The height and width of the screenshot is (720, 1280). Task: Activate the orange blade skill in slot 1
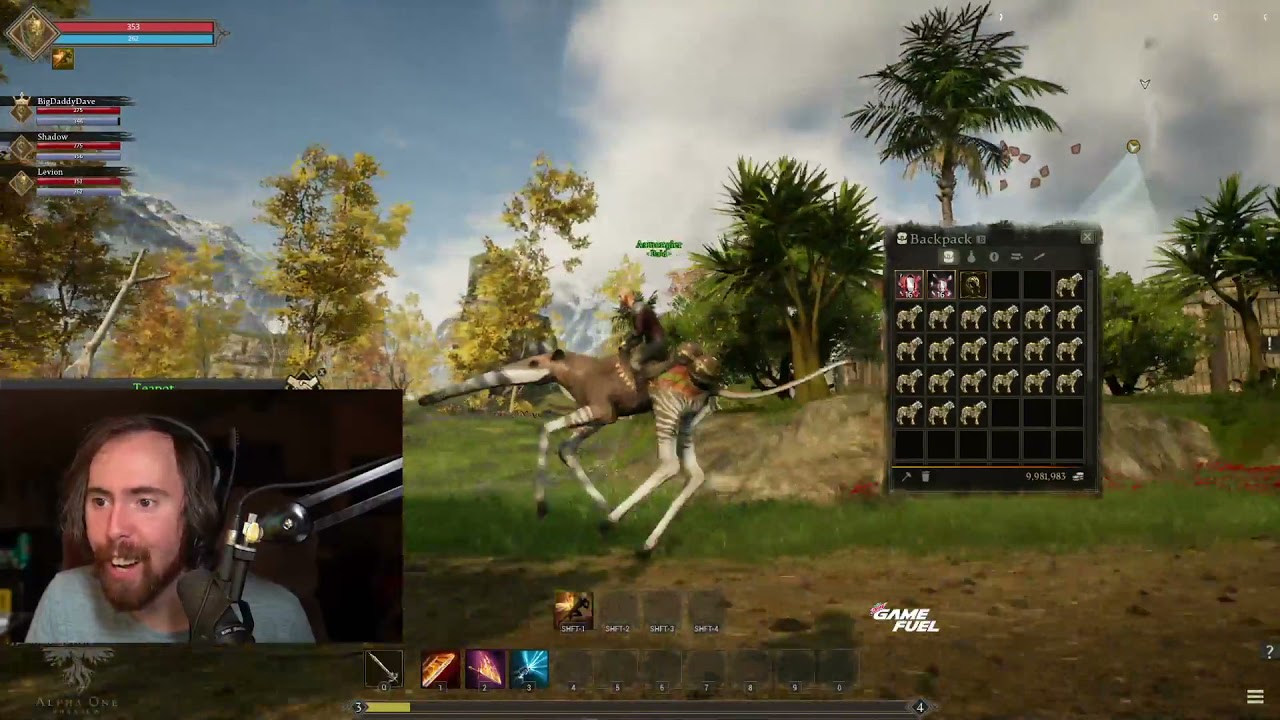[x=440, y=668]
